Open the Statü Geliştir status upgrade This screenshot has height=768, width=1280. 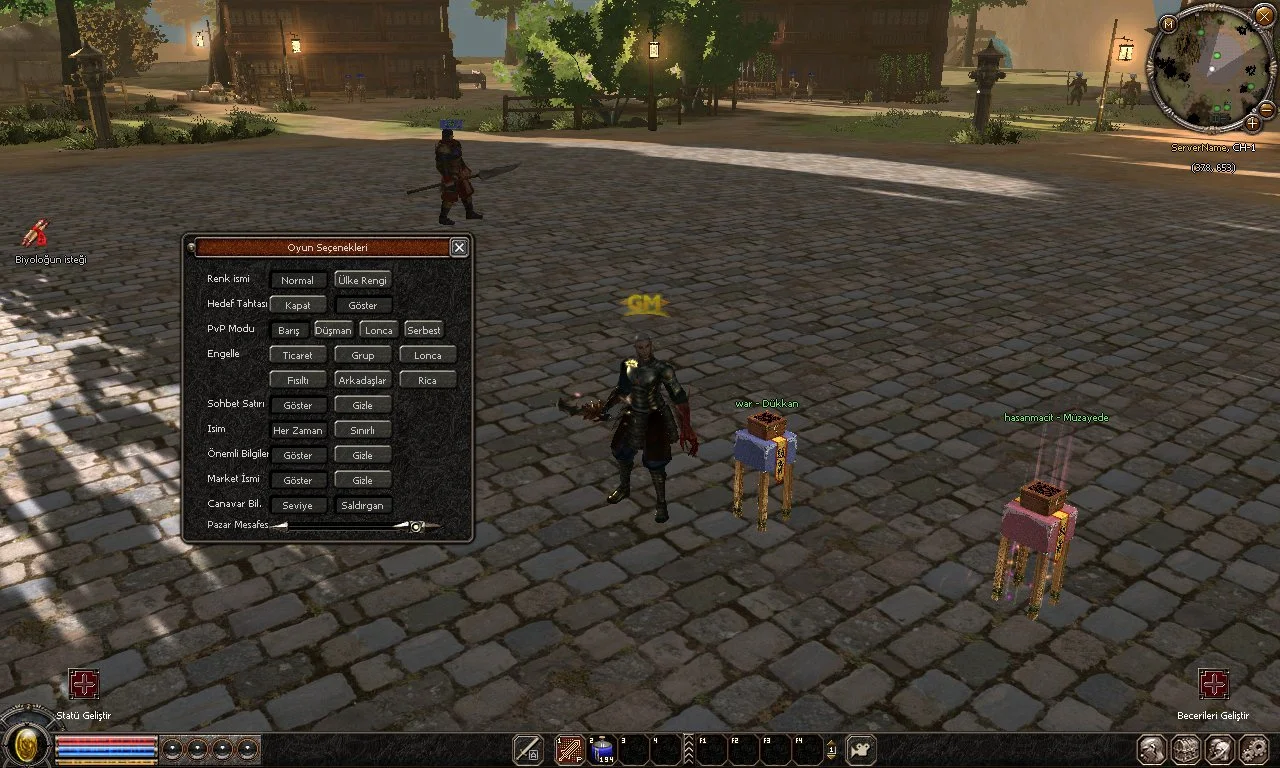(x=84, y=685)
